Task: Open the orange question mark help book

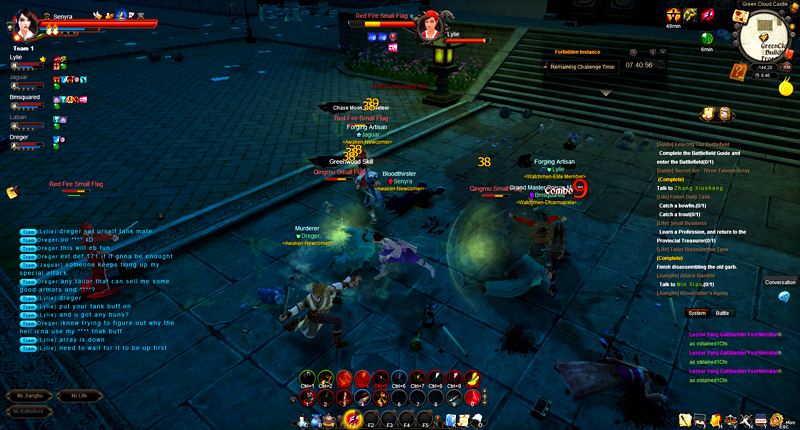Action: coord(738,70)
